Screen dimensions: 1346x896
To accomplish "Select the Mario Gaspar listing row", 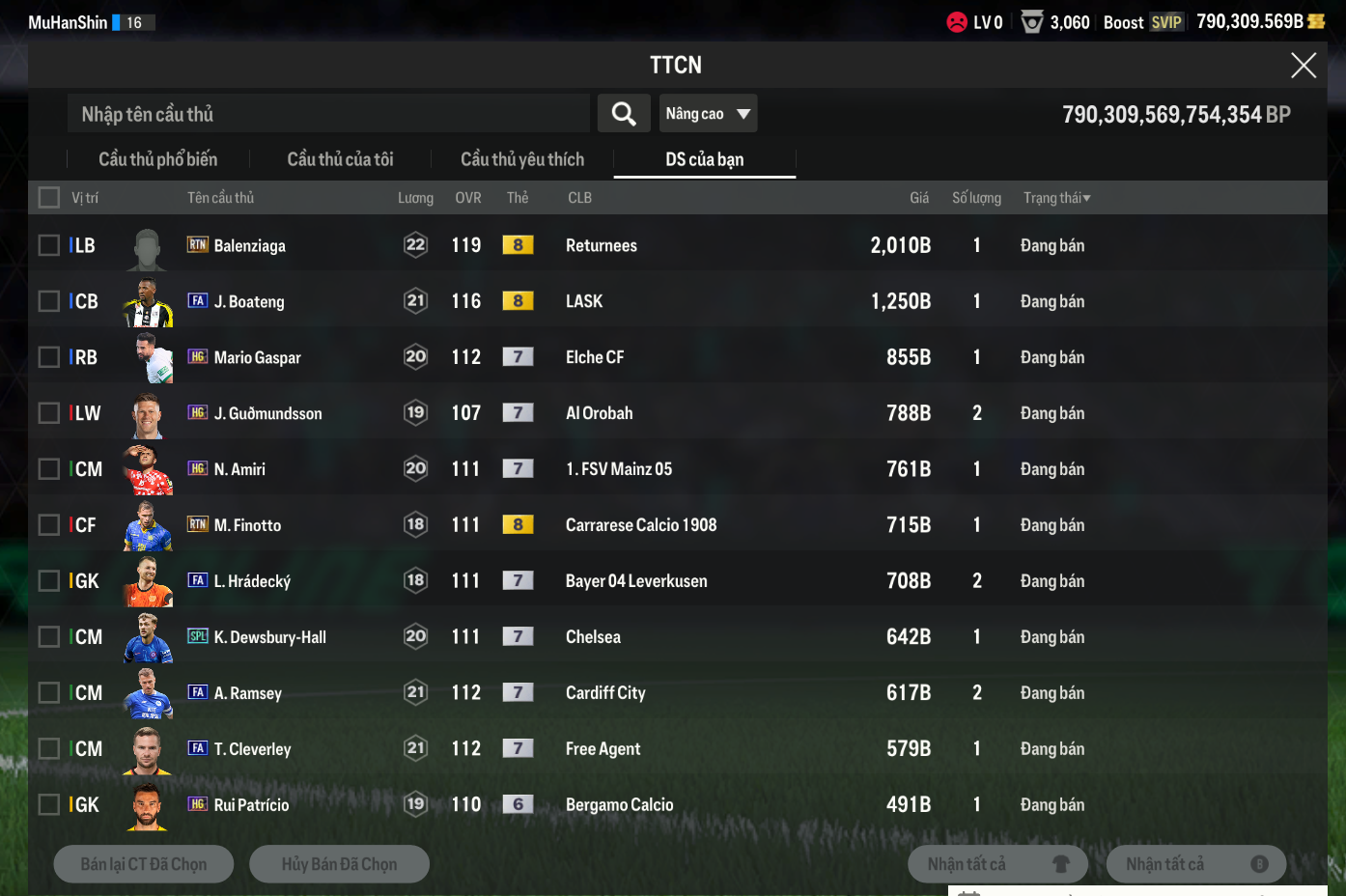I will tap(579, 357).
